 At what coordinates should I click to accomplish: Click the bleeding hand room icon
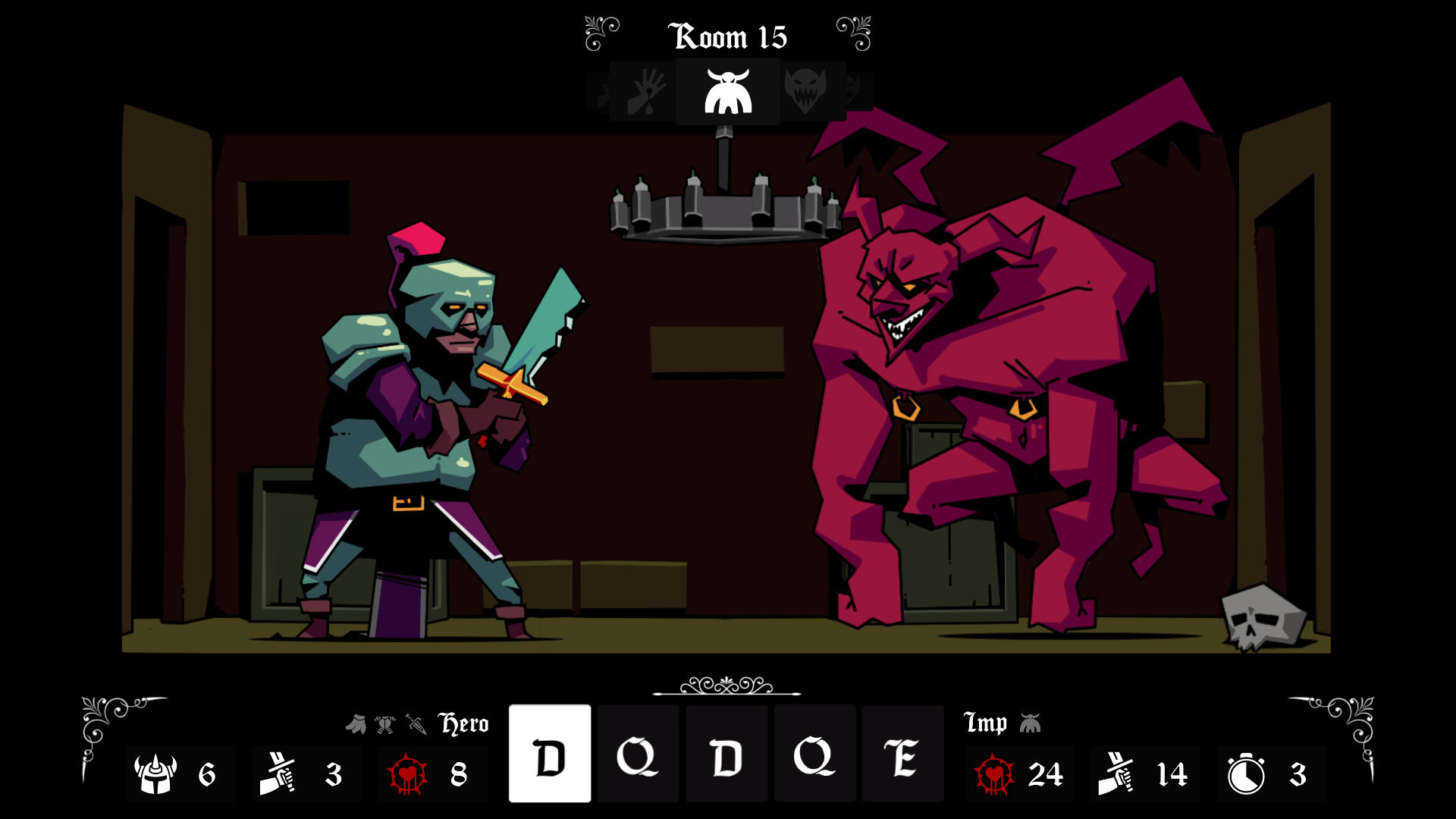(x=644, y=92)
